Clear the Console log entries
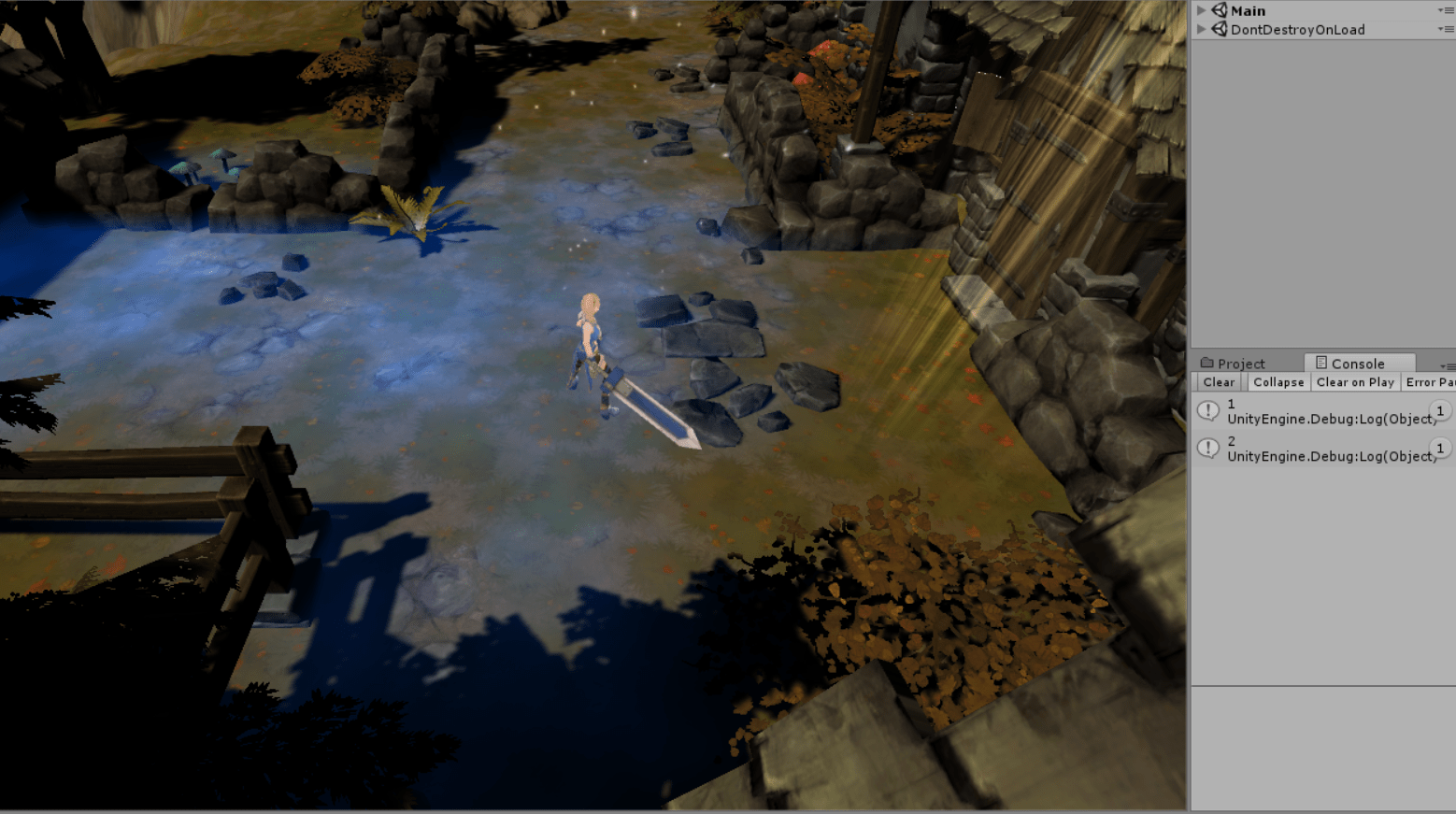 (1219, 382)
